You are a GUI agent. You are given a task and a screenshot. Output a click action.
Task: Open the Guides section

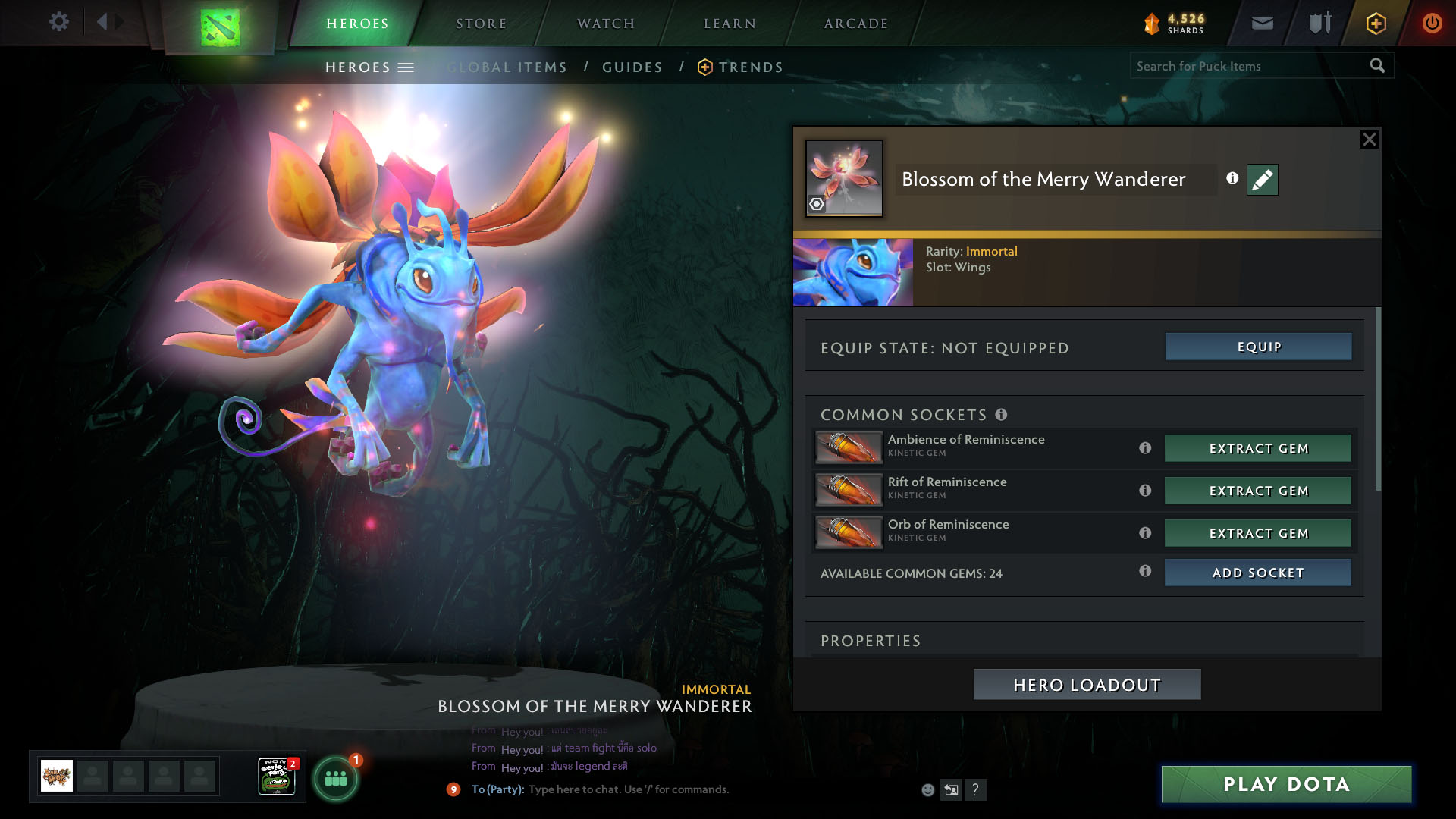coord(632,67)
